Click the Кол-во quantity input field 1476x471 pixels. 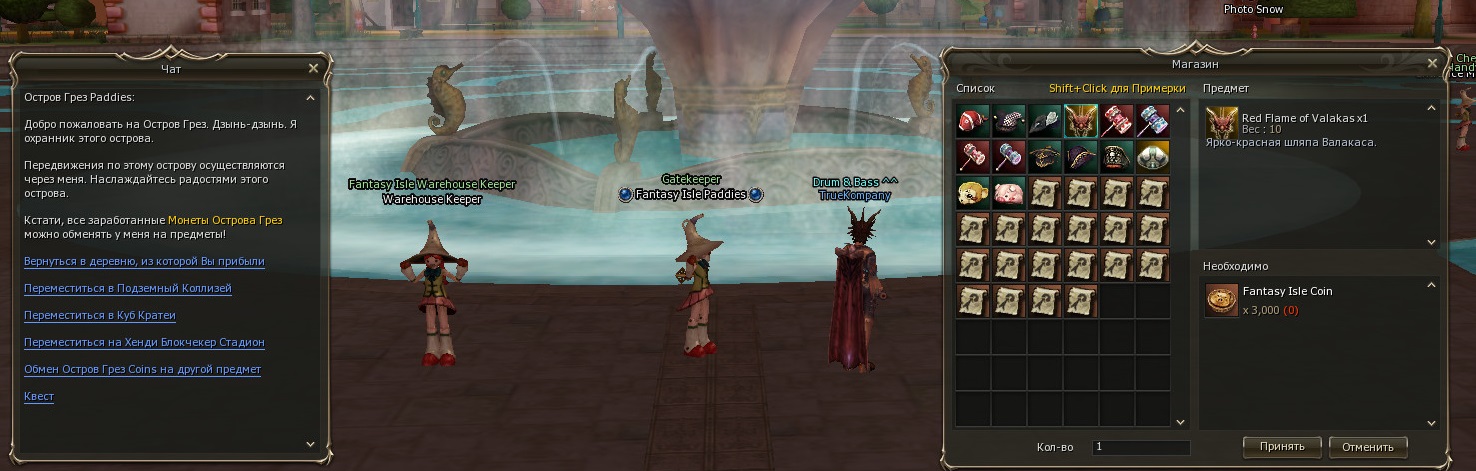tap(1140, 447)
